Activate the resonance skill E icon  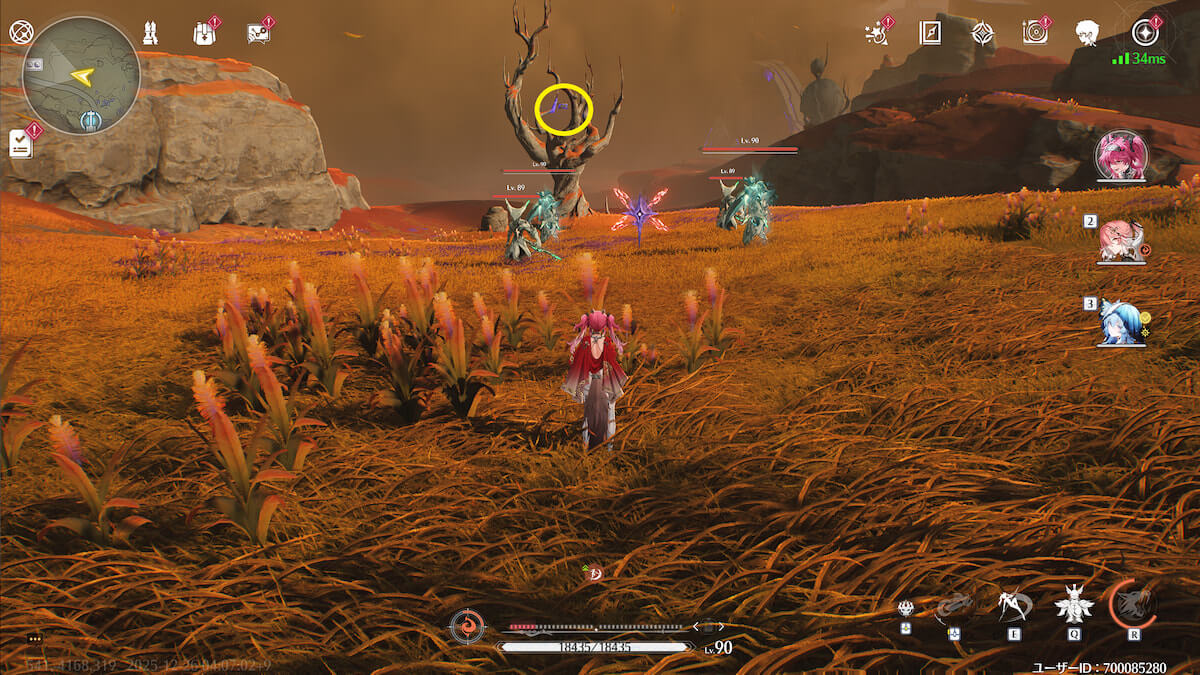point(1011,605)
